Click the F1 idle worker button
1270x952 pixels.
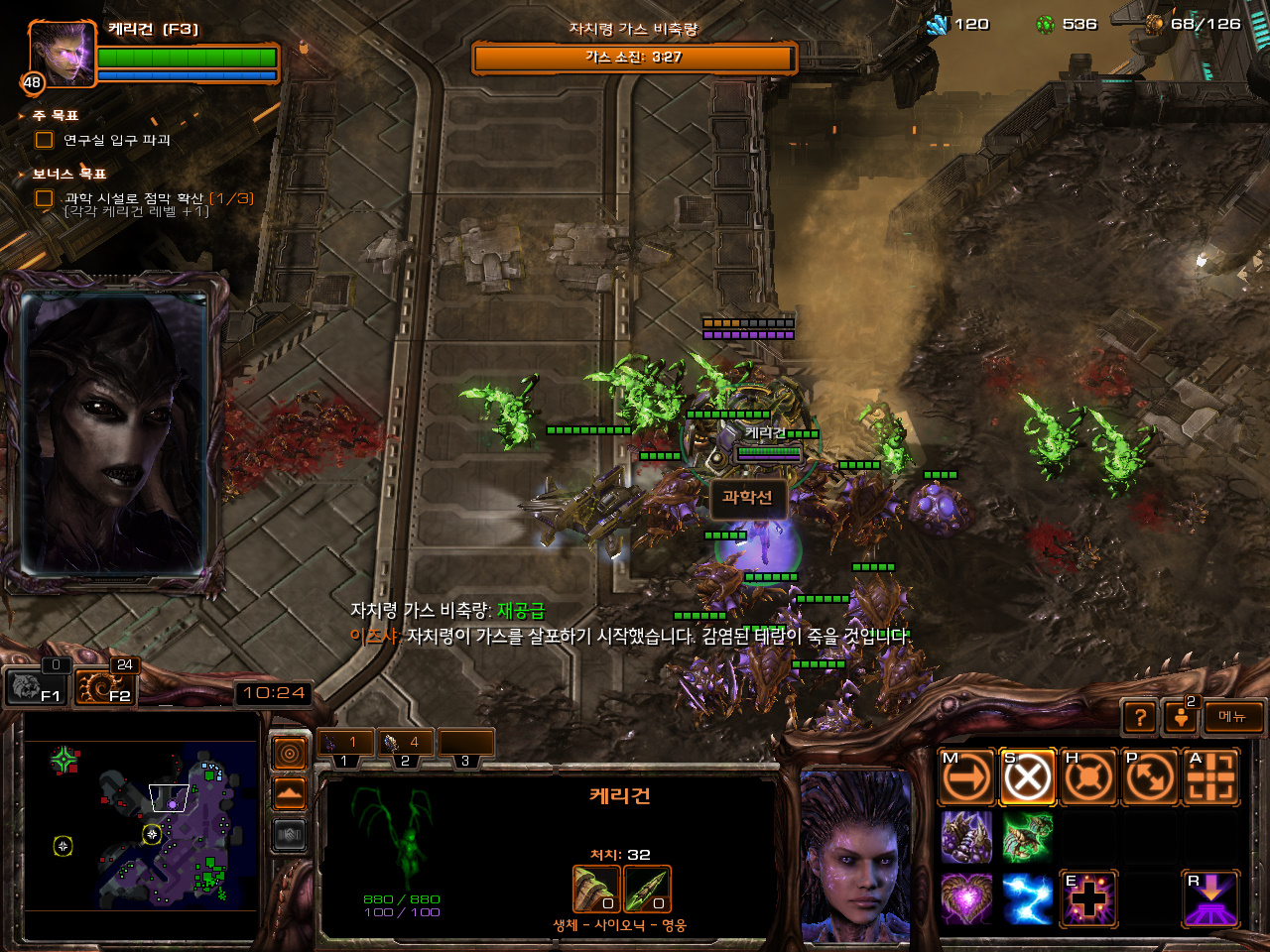click(x=38, y=686)
